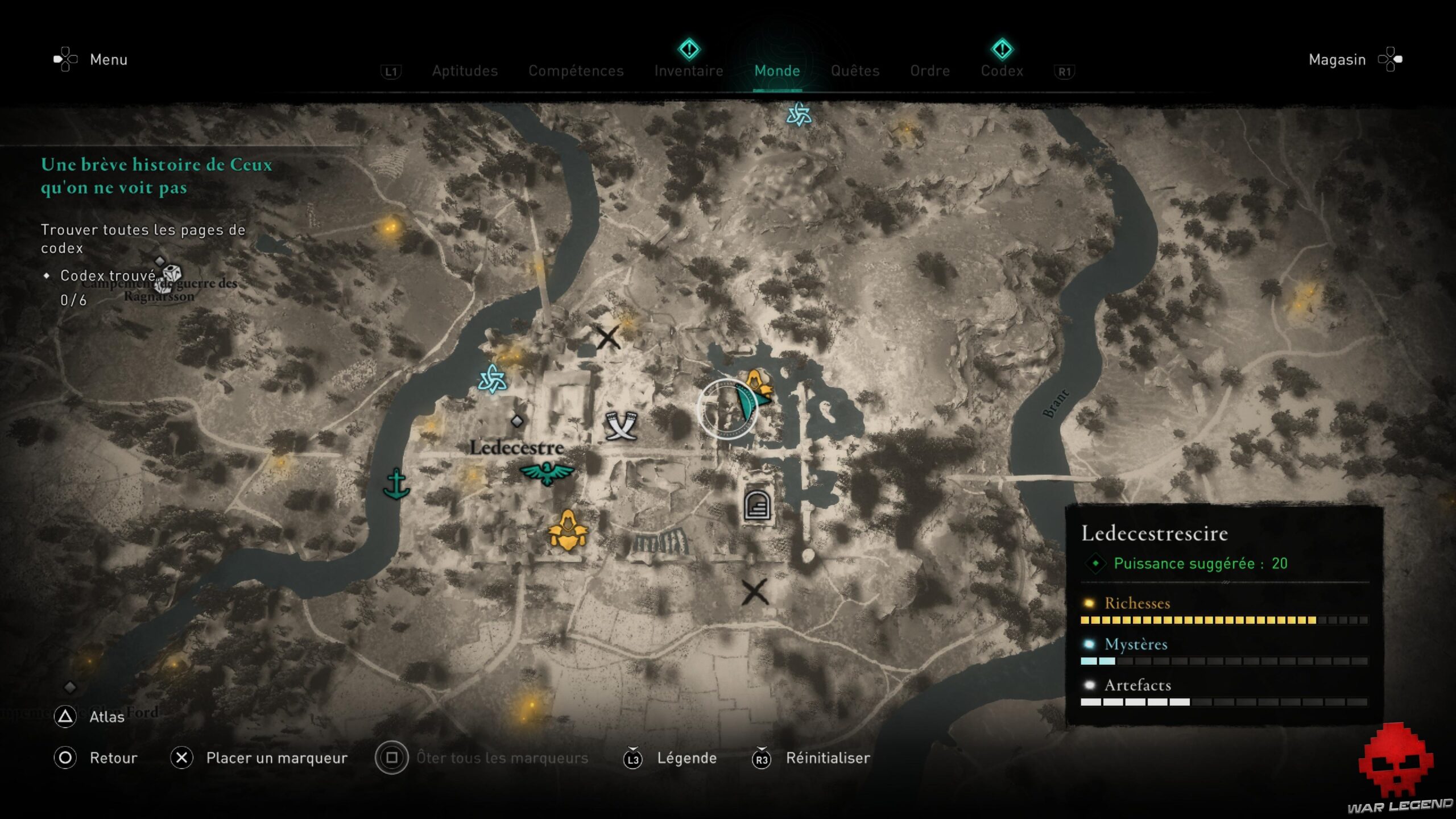Image resolution: width=1456 pixels, height=819 pixels.
Task: Open the Ordre tab
Action: point(930,71)
